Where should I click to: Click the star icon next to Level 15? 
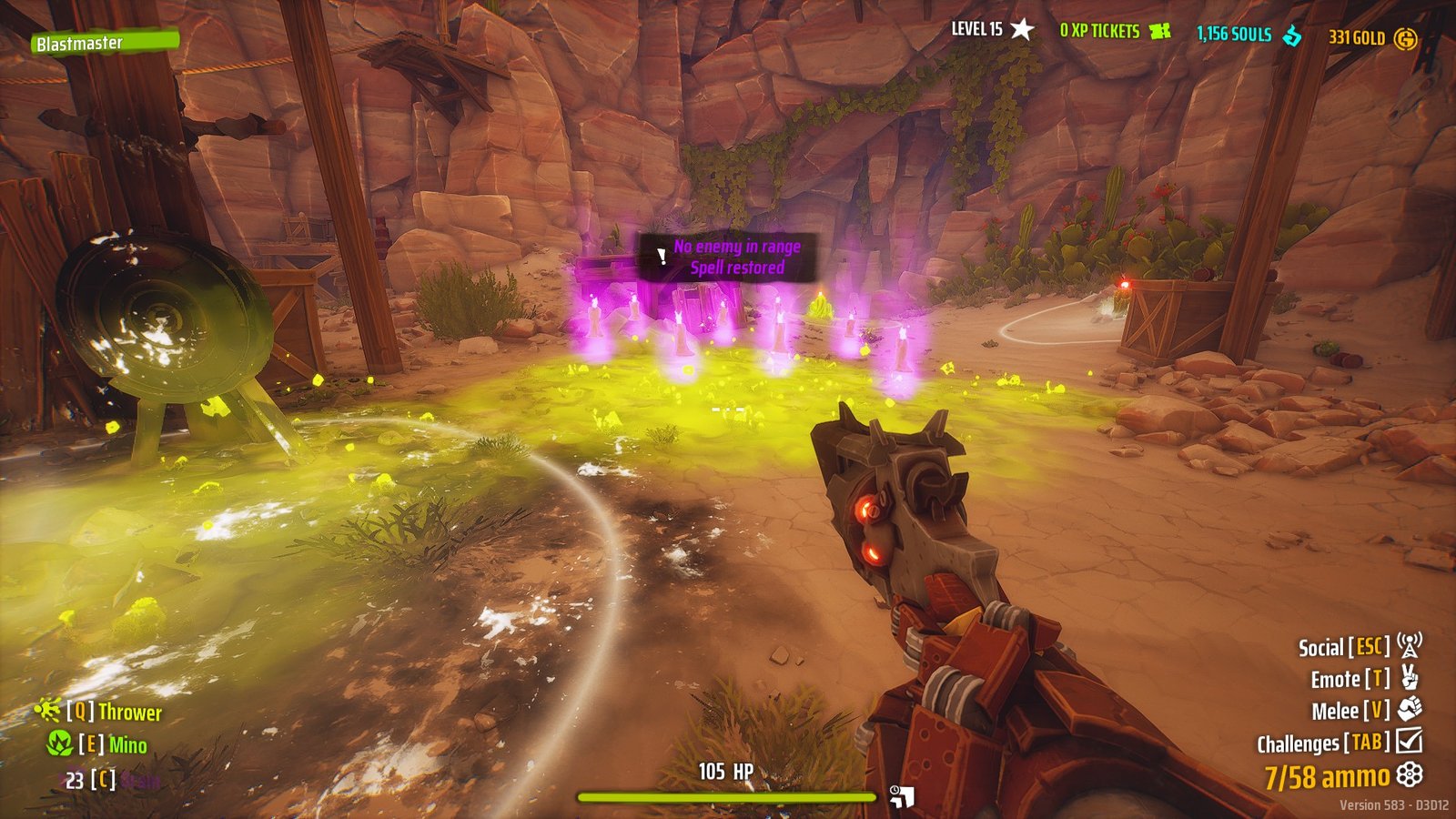pyautogui.click(x=1021, y=28)
